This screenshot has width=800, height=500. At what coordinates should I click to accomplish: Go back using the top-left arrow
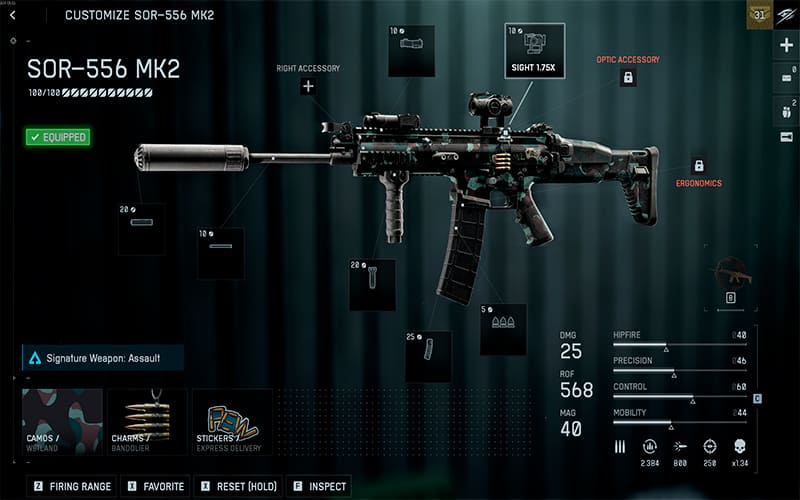(12, 15)
